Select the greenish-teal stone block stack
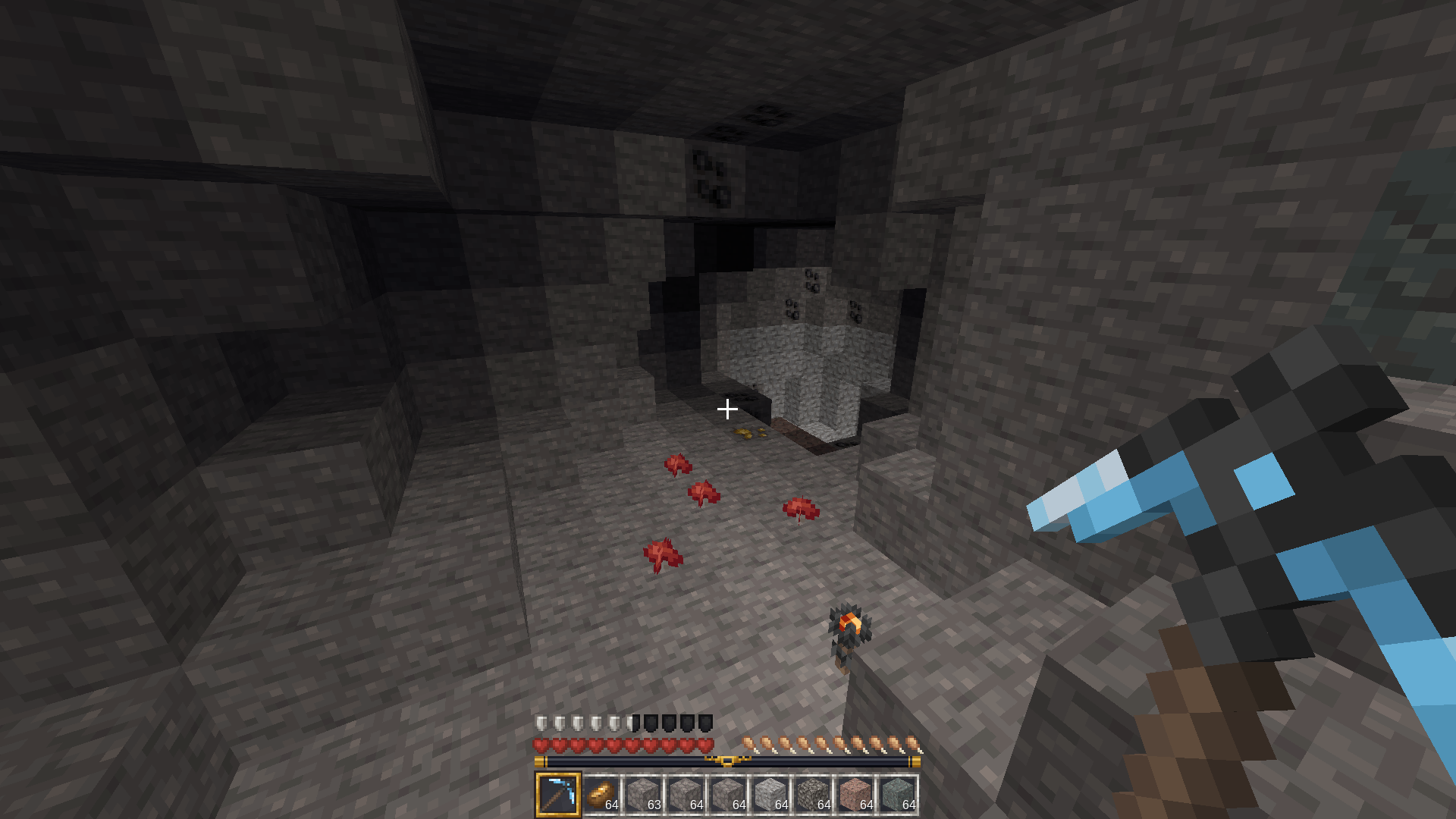The height and width of the screenshot is (819, 1456). click(x=898, y=794)
